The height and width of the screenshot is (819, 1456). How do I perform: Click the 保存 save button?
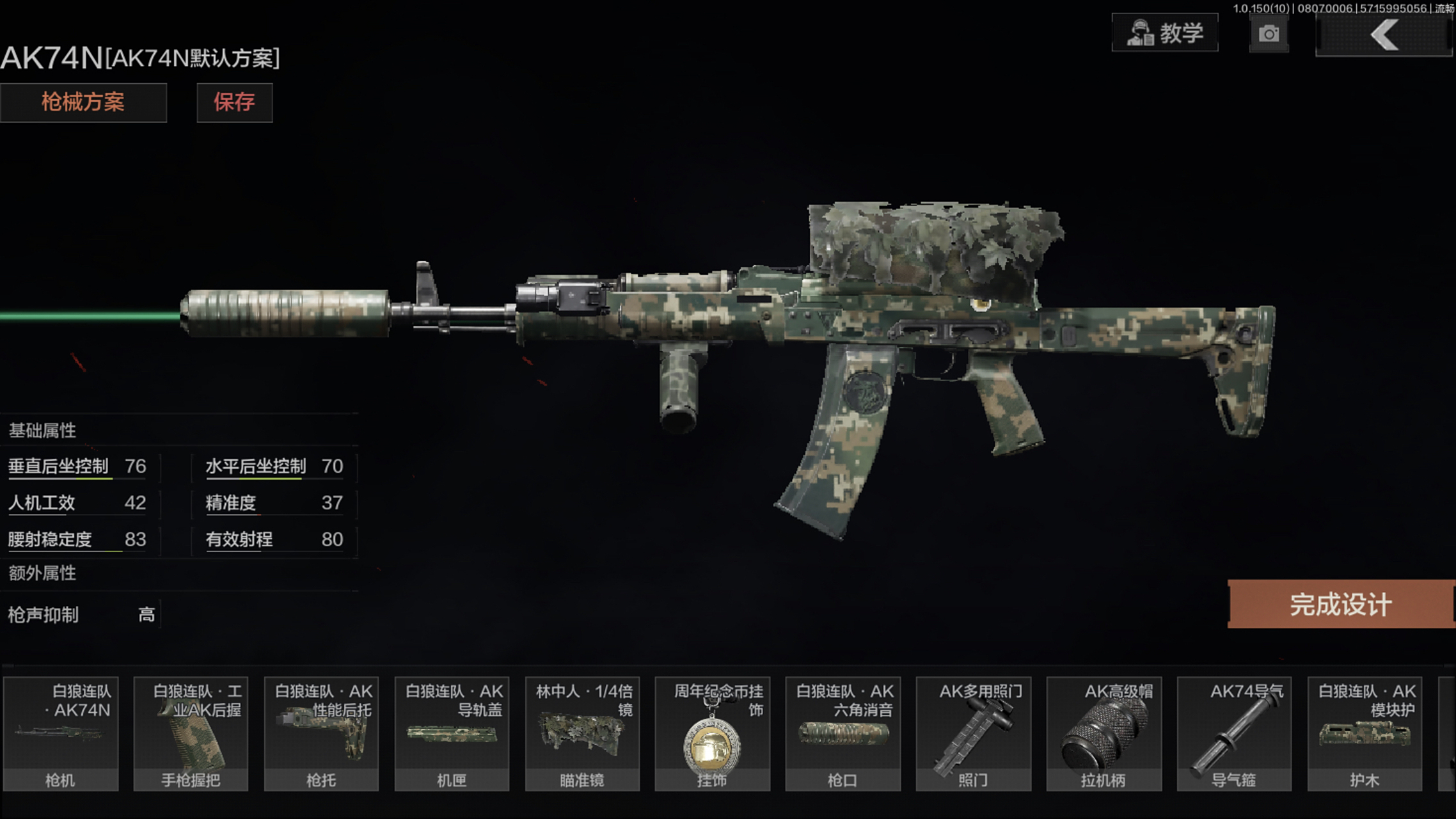pos(234,102)
